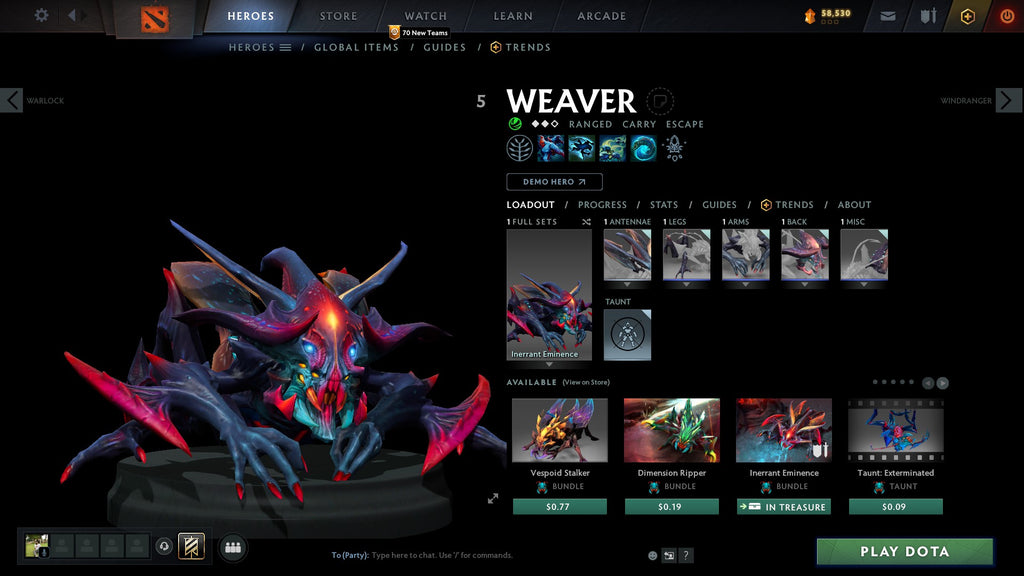Open the Global Items submenu

tap(356, 47)
